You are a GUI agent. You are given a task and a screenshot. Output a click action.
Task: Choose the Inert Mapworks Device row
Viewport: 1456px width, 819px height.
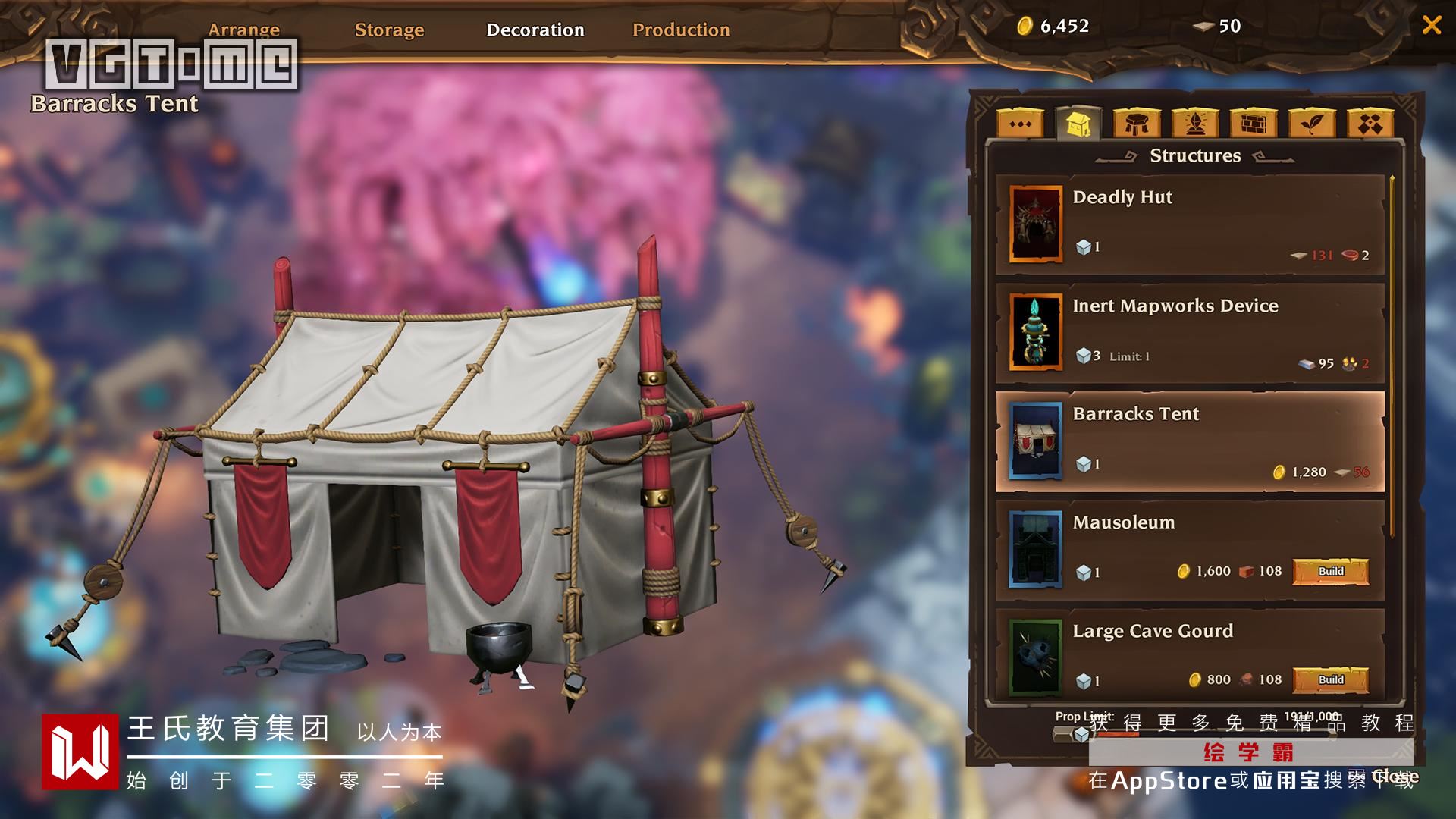[x=1190, y=333]
